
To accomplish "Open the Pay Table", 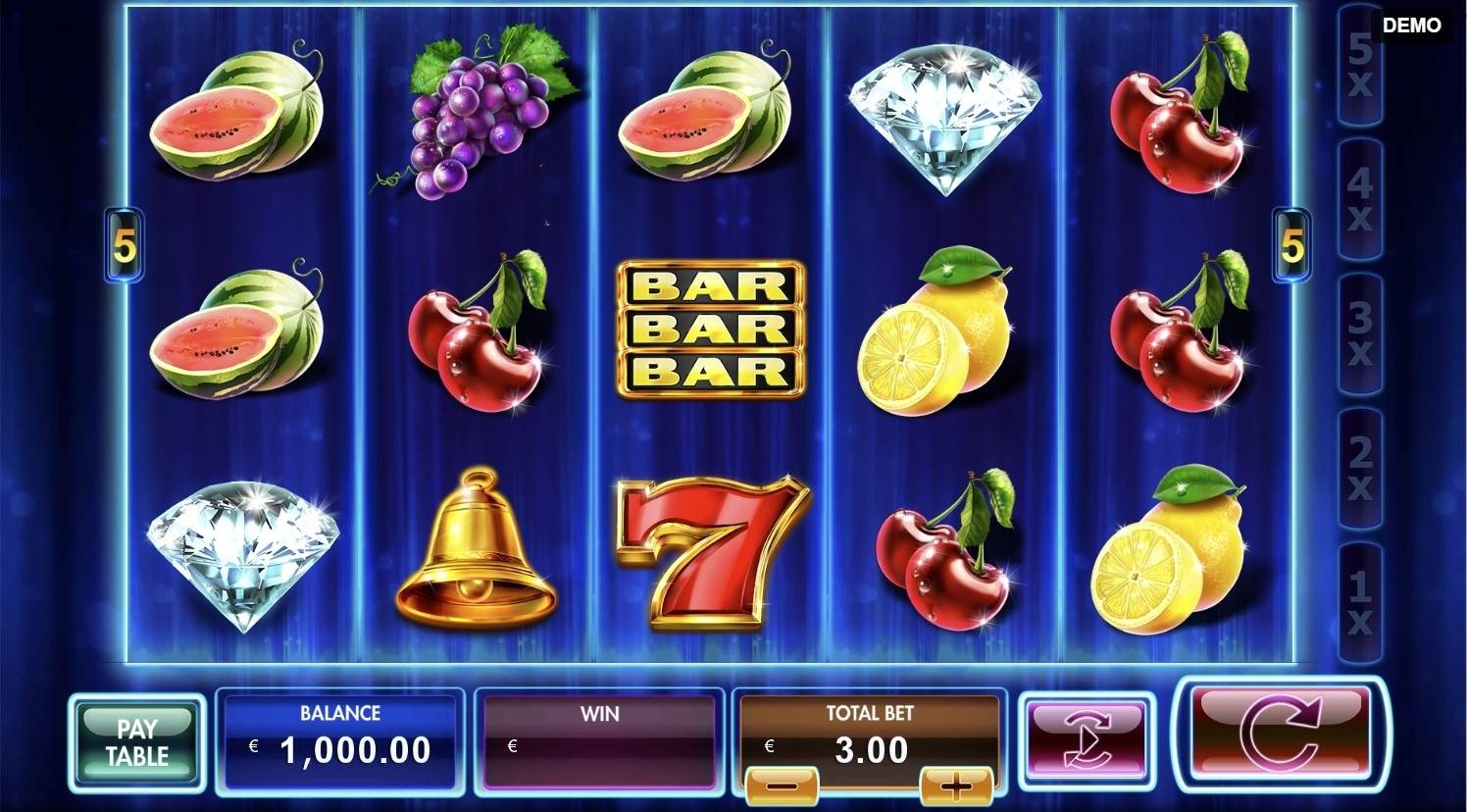I will click(137, 742).
